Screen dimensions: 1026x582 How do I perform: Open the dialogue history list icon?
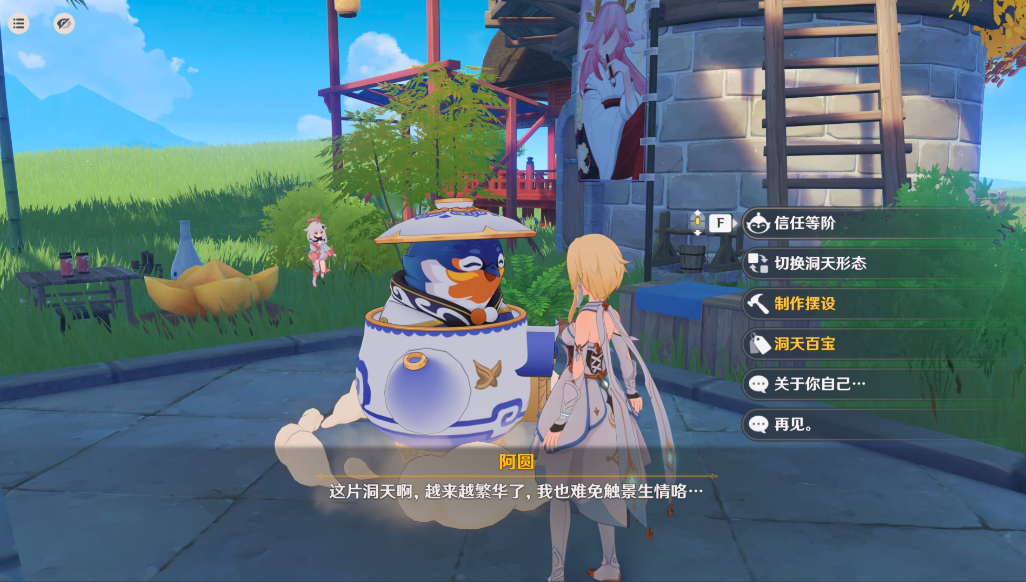pos(19,23)
